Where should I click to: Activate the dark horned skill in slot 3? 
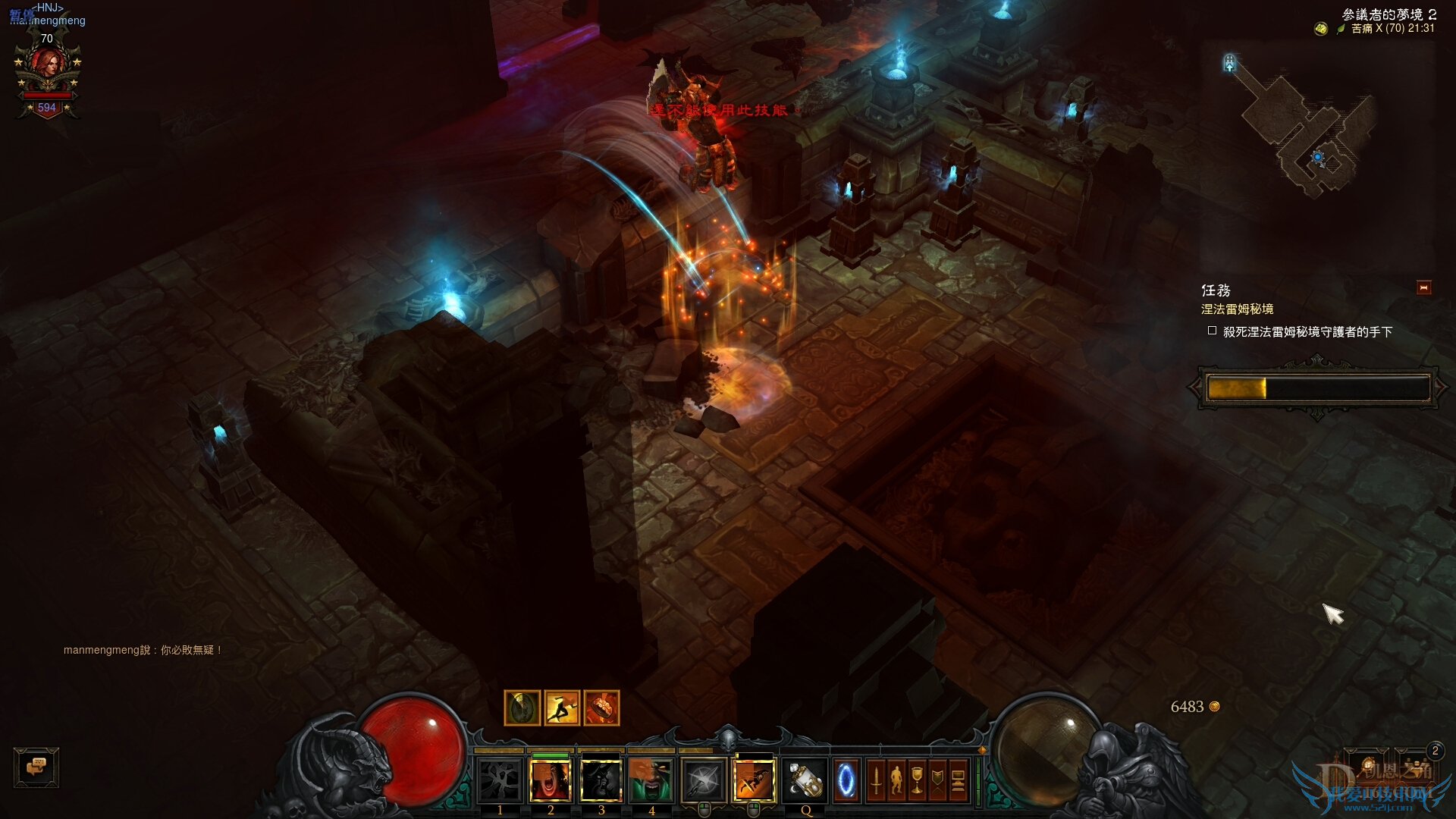coord(601,781)
